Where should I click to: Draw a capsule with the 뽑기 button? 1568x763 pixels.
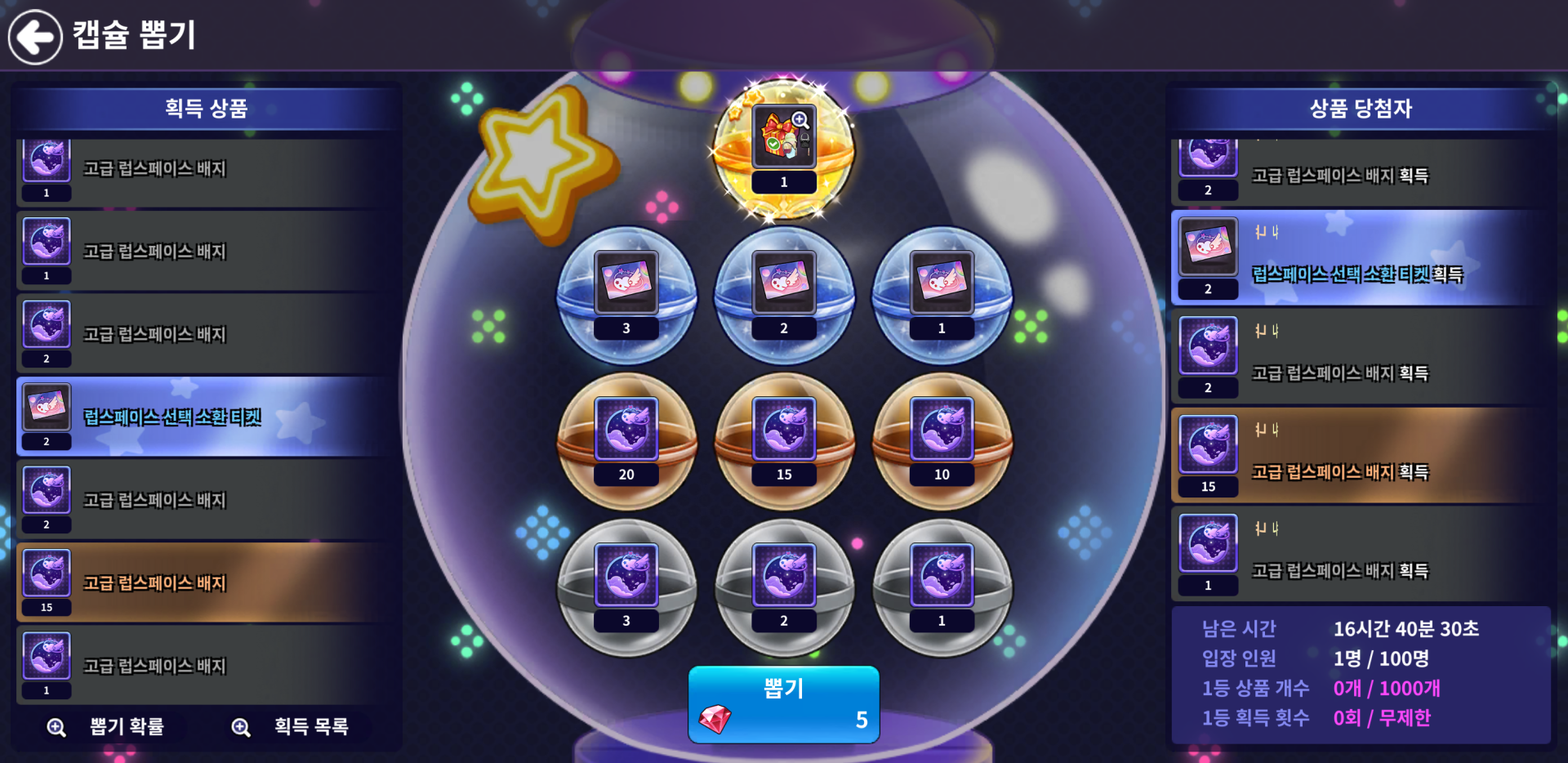tap(783, 704)
